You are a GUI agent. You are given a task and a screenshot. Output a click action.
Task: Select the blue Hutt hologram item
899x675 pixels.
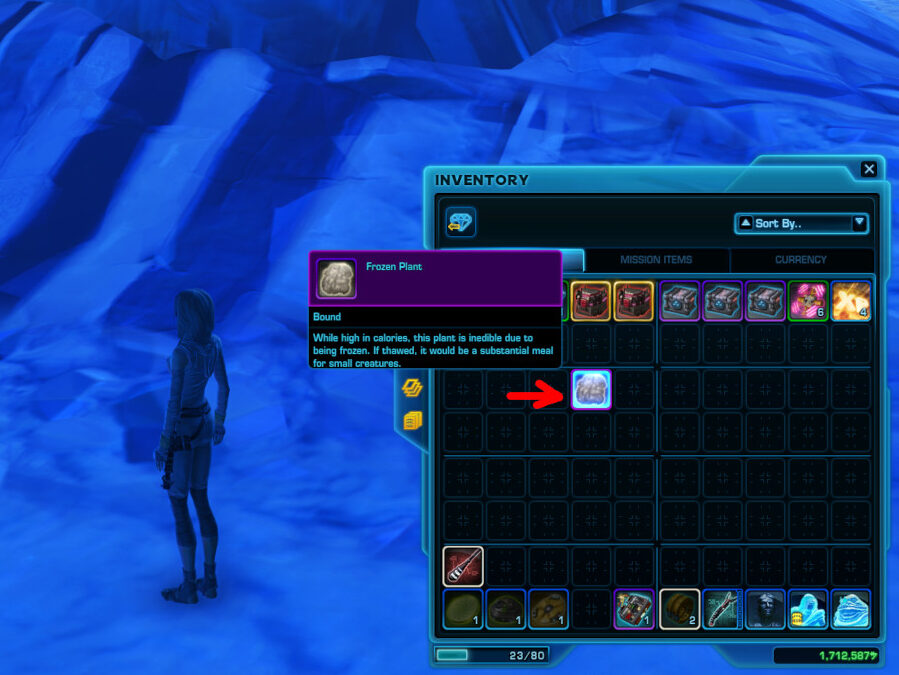tap(850, 609)
